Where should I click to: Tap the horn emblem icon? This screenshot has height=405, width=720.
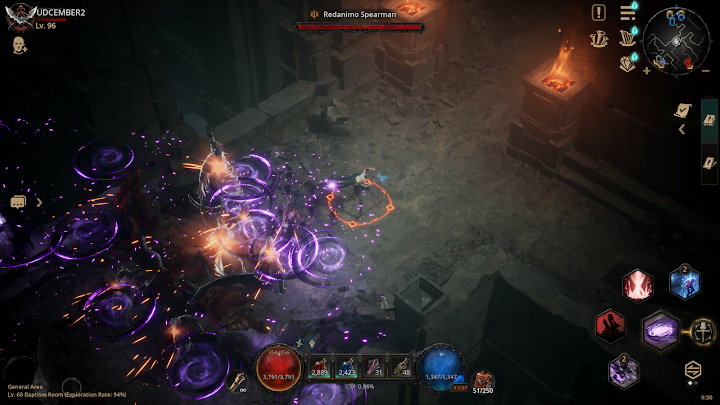[599, 38]
